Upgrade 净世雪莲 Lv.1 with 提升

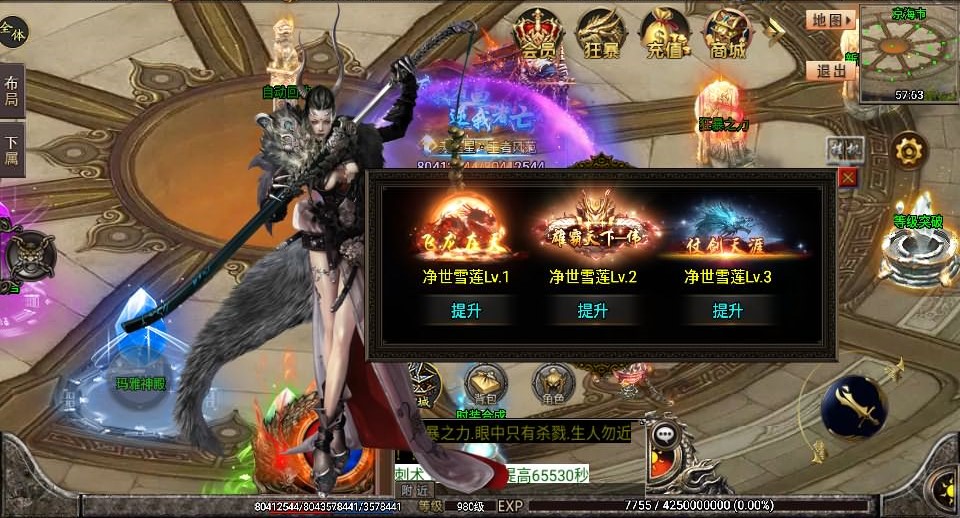coord(466,311)
